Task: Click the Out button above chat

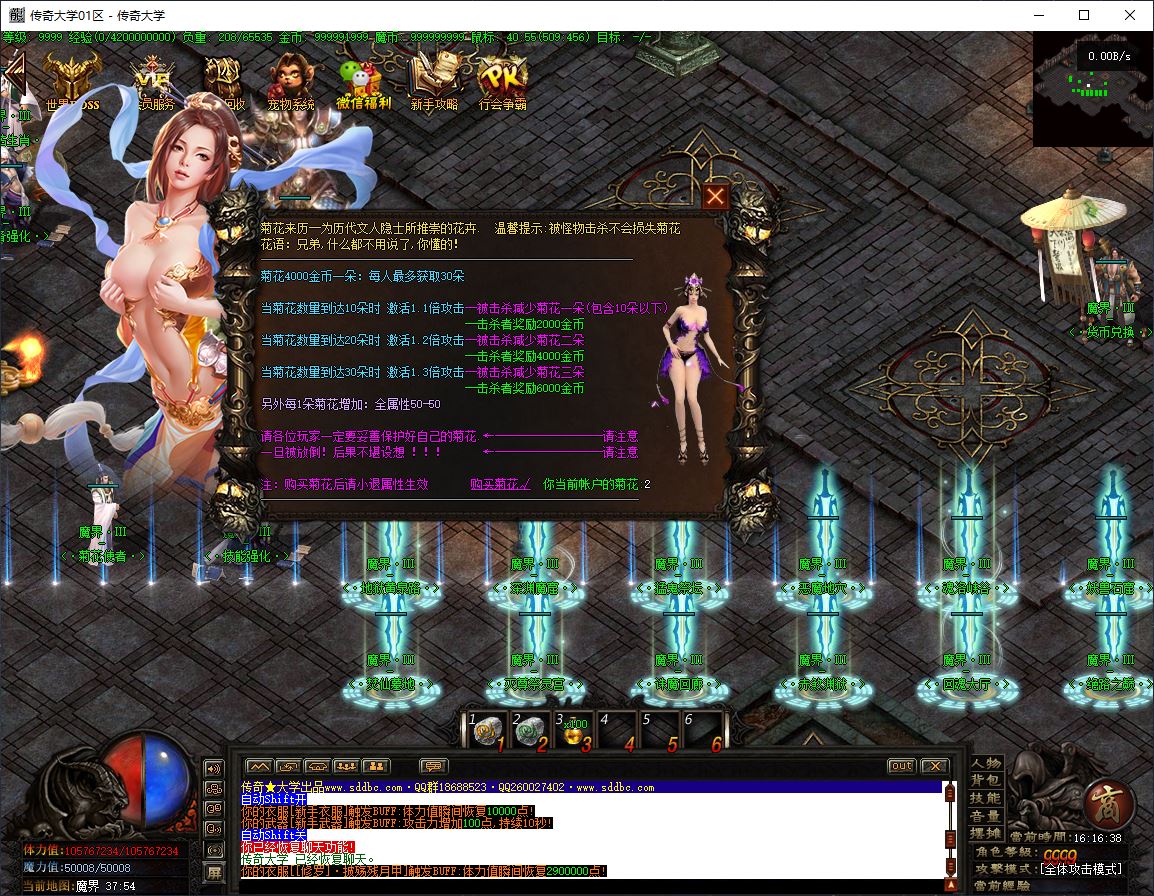Action: [901, 766]
